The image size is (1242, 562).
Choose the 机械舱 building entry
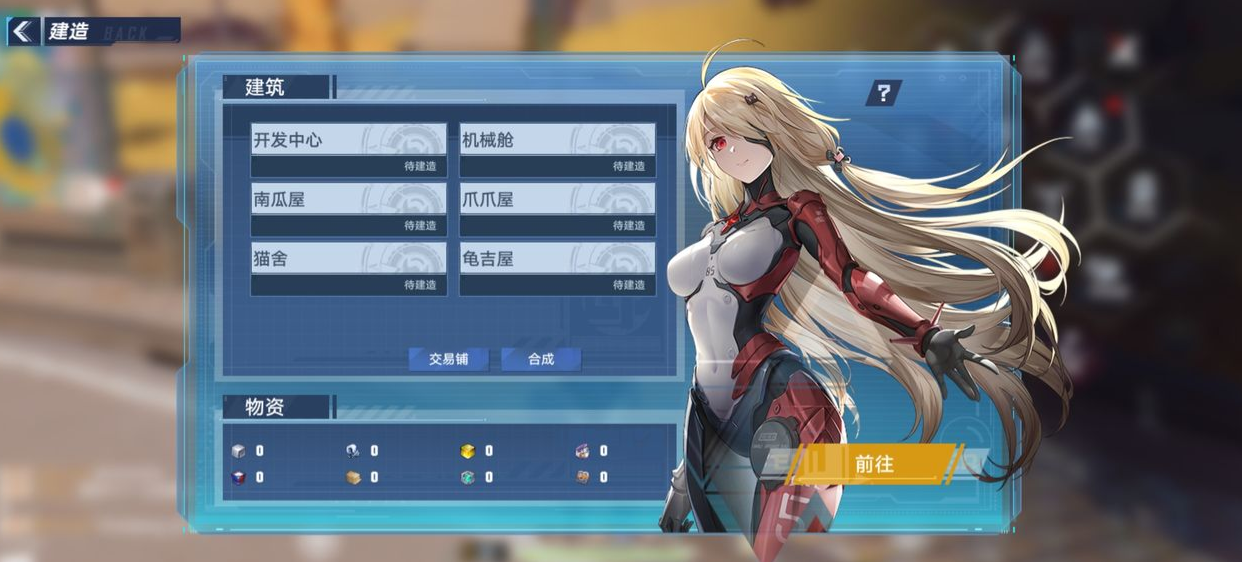pyautogui.click(x=557, y=150)
